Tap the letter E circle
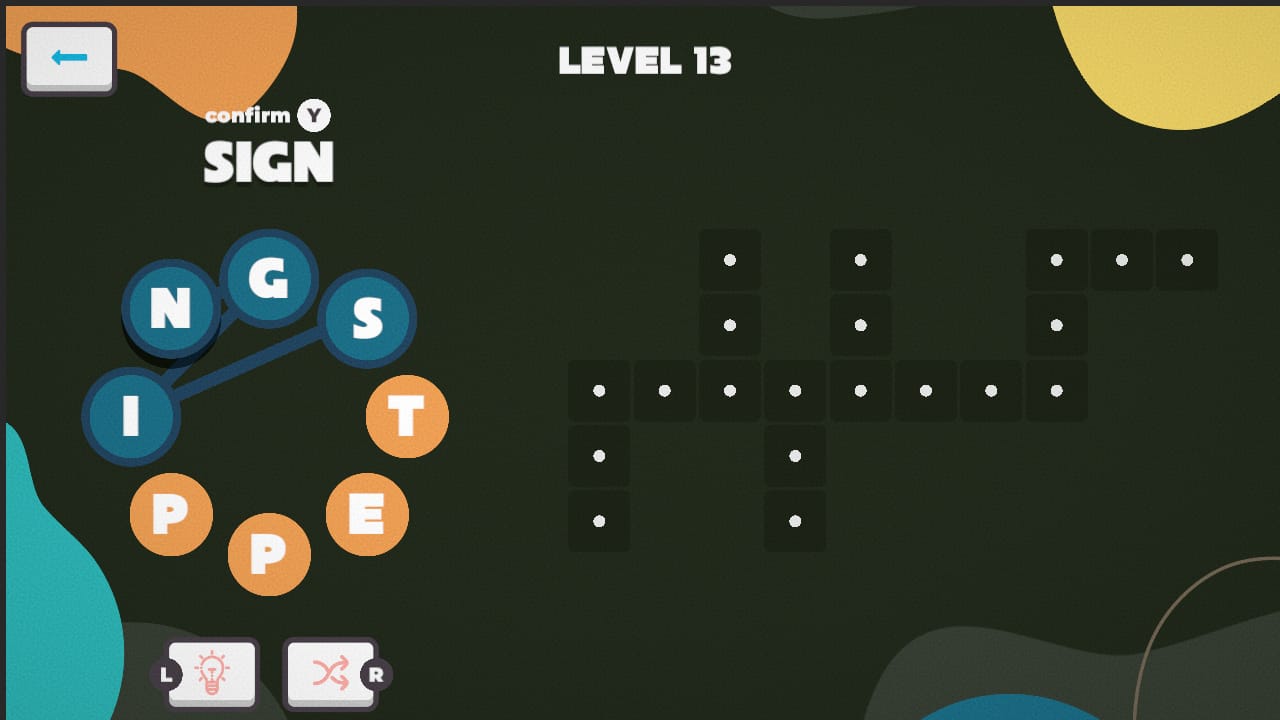The height and width of the screenshot is (720, 1280). [367, 514]
